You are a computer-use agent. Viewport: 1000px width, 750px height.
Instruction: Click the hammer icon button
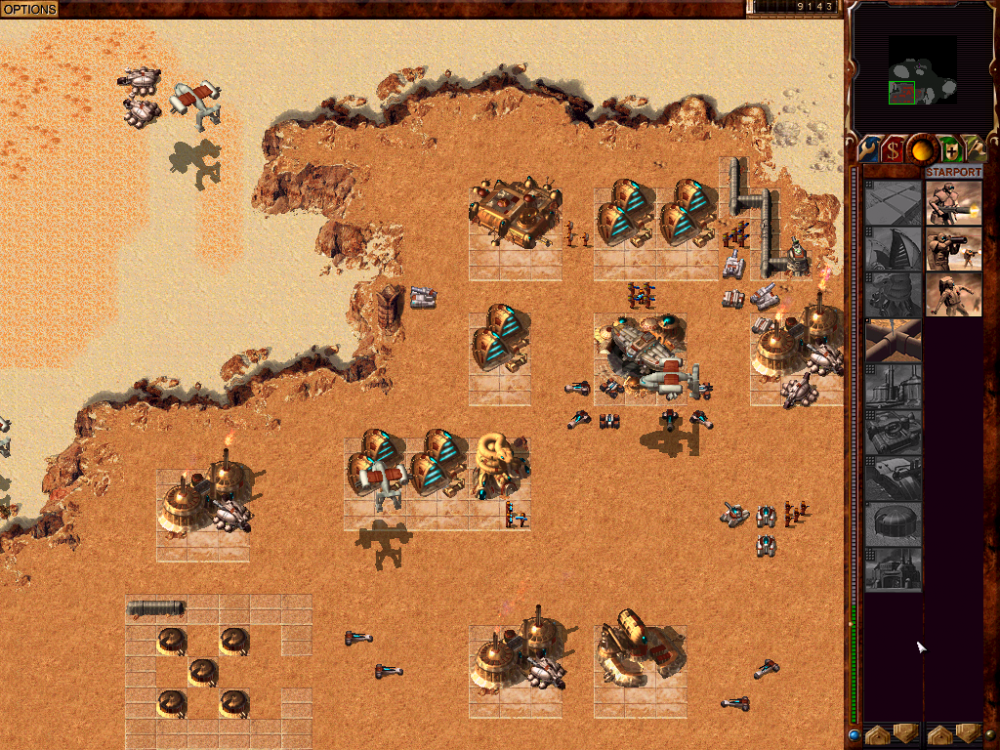coord(975,150)
